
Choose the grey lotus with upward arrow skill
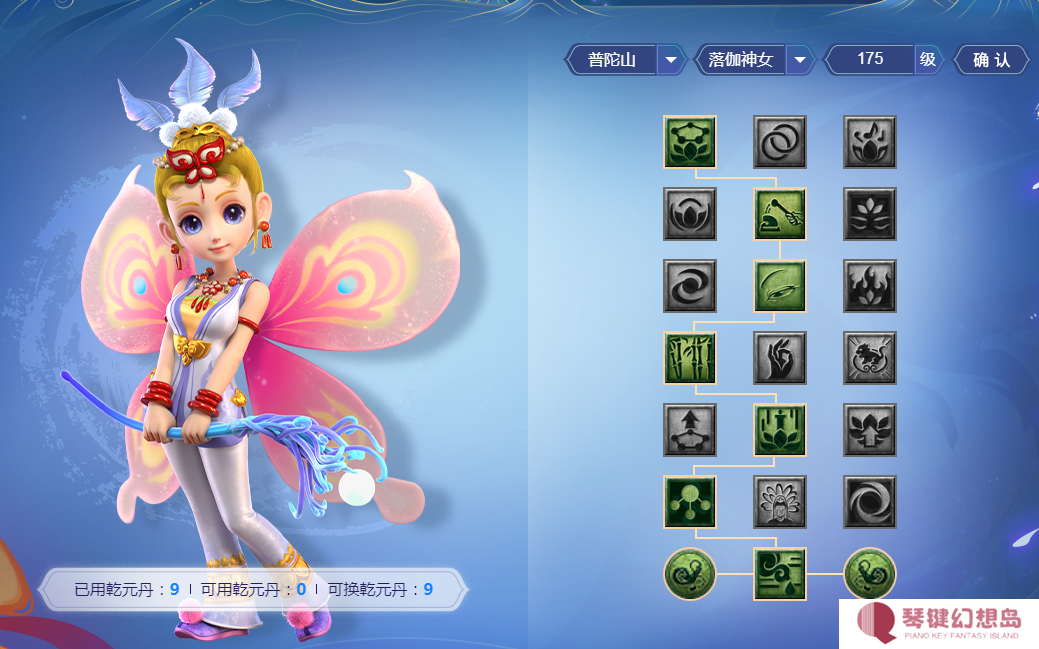tap(870, 430)
